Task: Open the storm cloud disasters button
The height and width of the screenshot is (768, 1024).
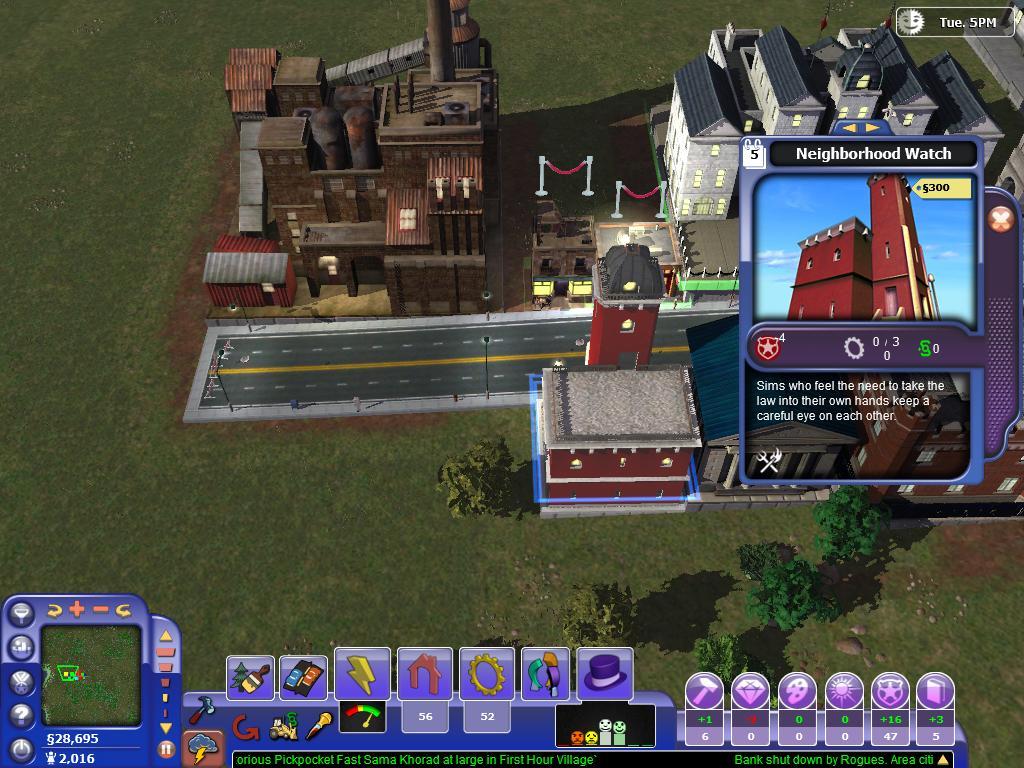Action: (204, 748)
